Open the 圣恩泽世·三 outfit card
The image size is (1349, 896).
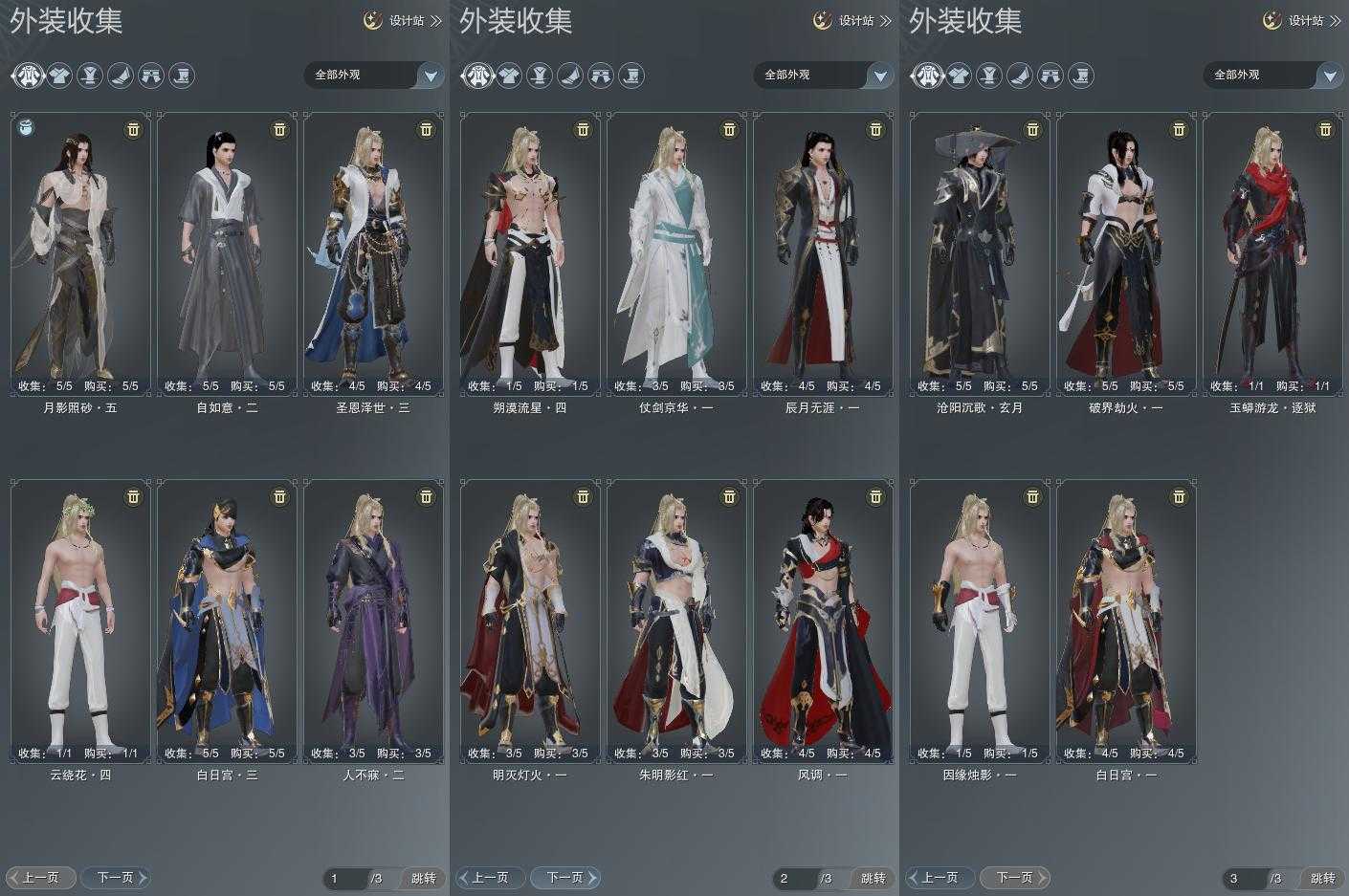373,253
